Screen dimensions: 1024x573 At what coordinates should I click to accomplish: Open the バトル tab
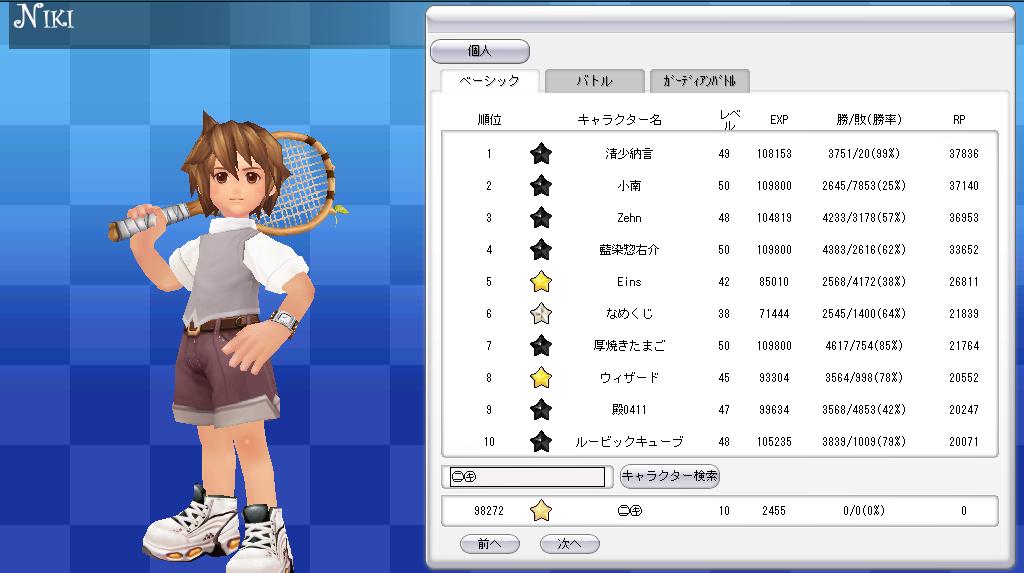(594, 81)
